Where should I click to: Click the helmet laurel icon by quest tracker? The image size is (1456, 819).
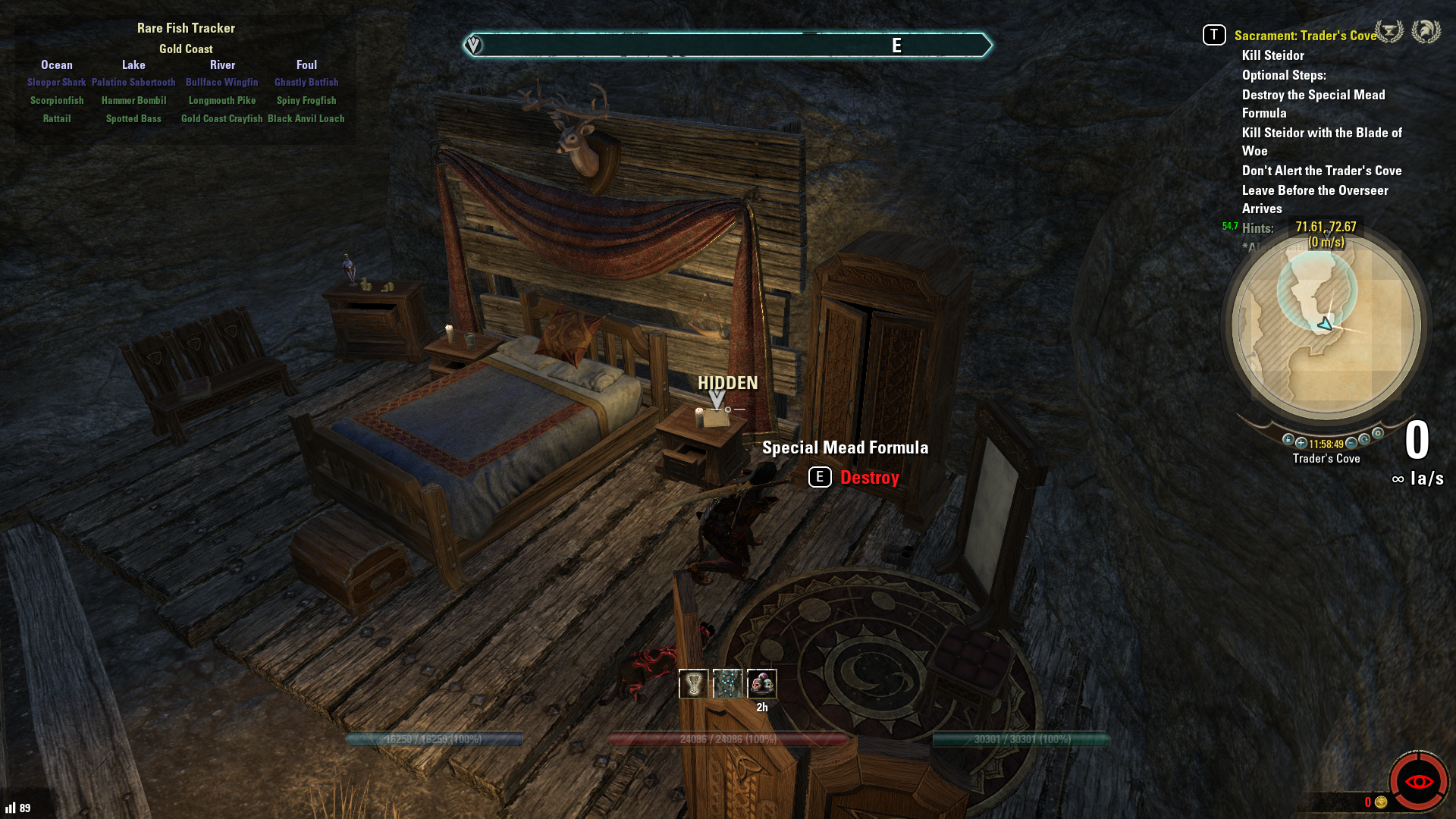[1426, 32]
